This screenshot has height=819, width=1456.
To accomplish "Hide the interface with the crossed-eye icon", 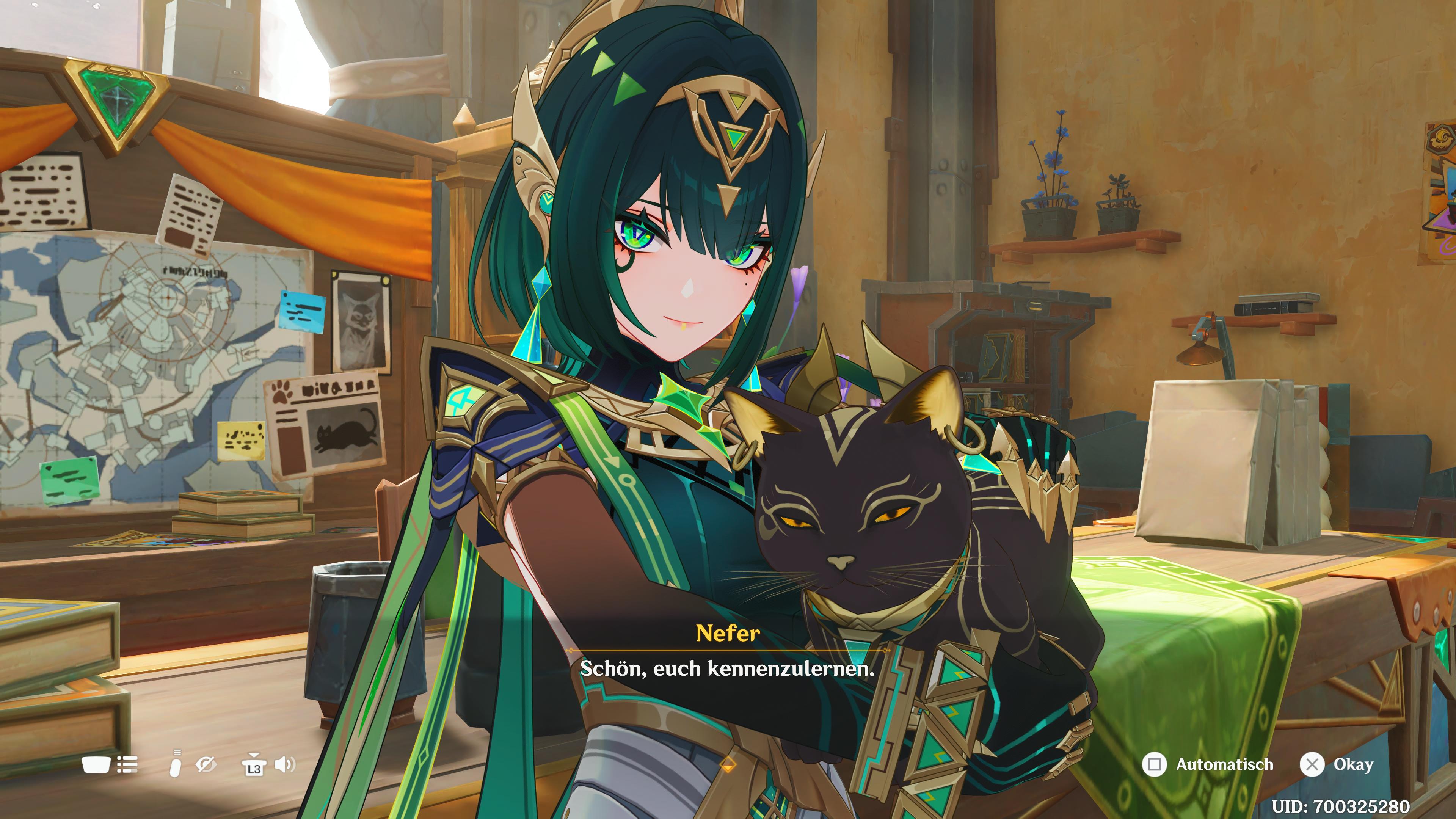I will coord(206,765).
